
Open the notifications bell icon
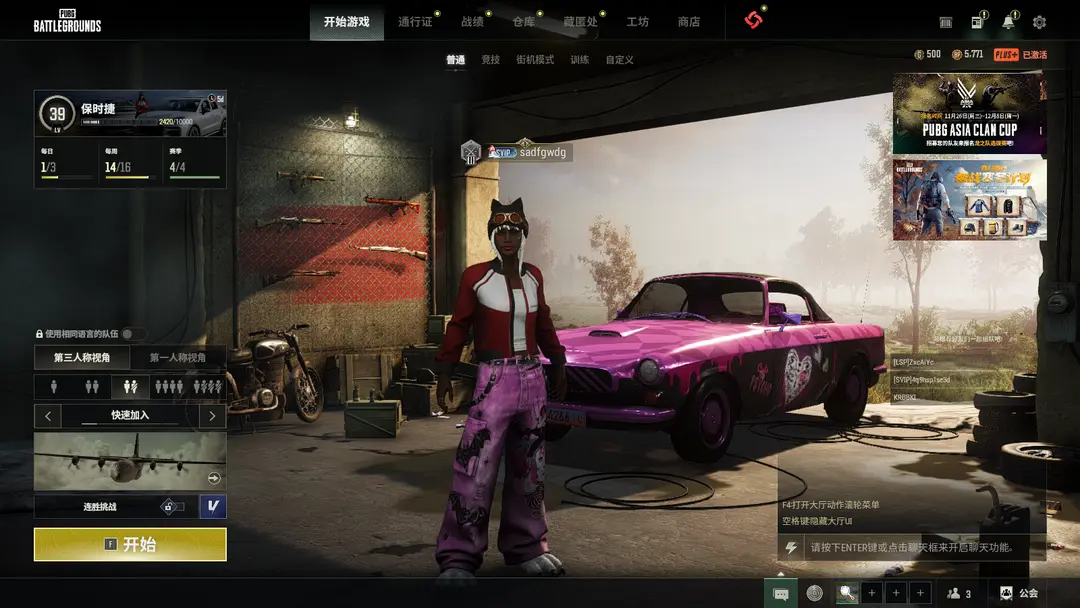tap(1008, 22)
